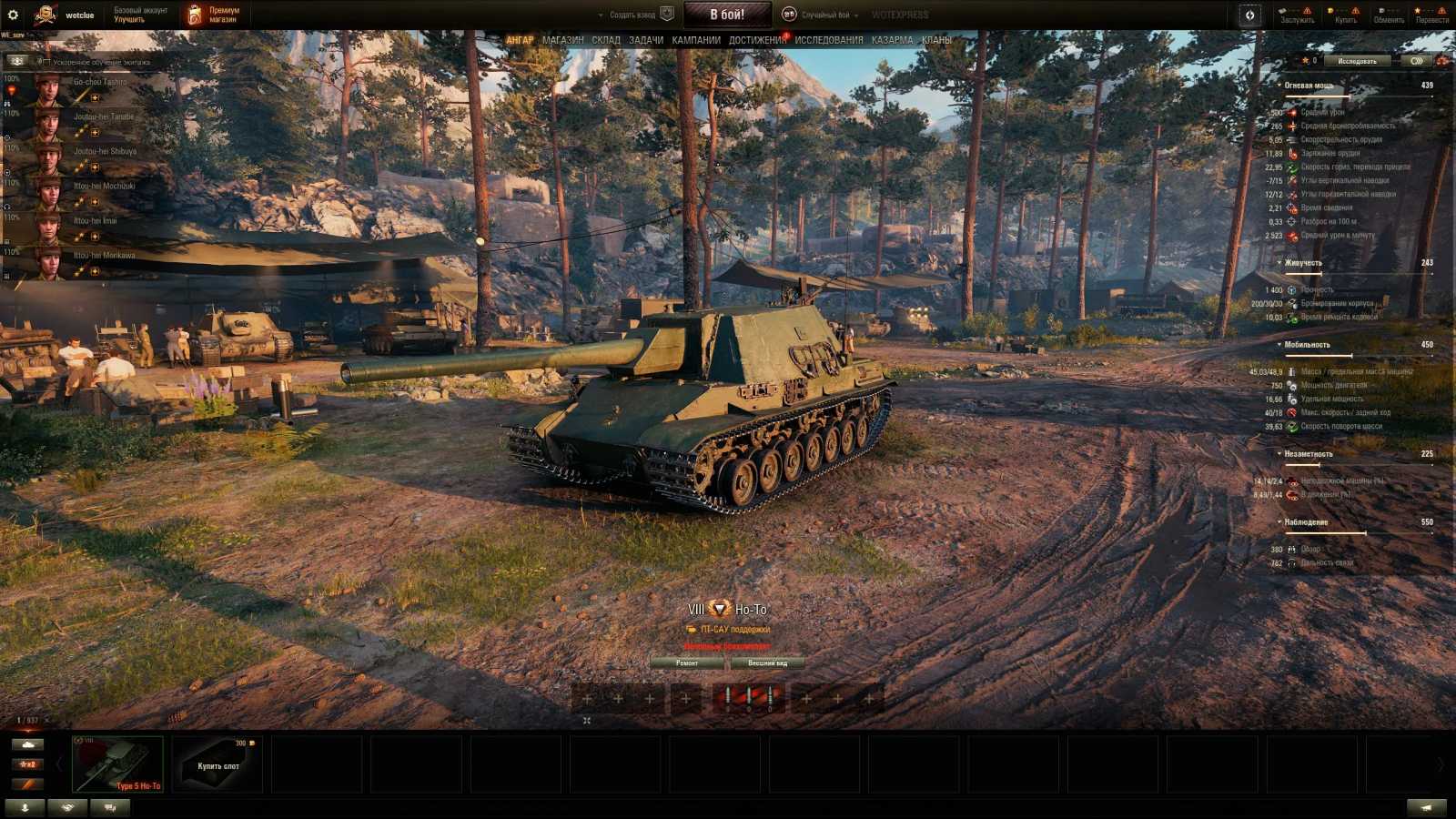Select the camouflage filter icon bottom left

66,807
